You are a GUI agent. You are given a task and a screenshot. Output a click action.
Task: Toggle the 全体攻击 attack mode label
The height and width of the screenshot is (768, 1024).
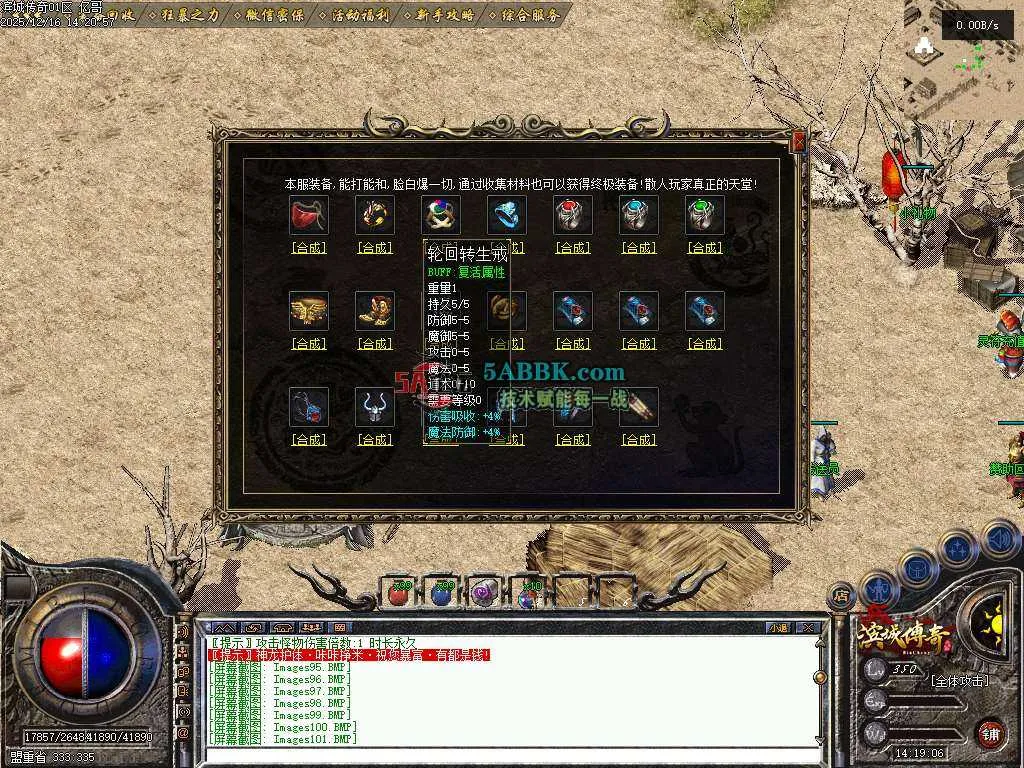pyautogui.click(x=958, y=681)
